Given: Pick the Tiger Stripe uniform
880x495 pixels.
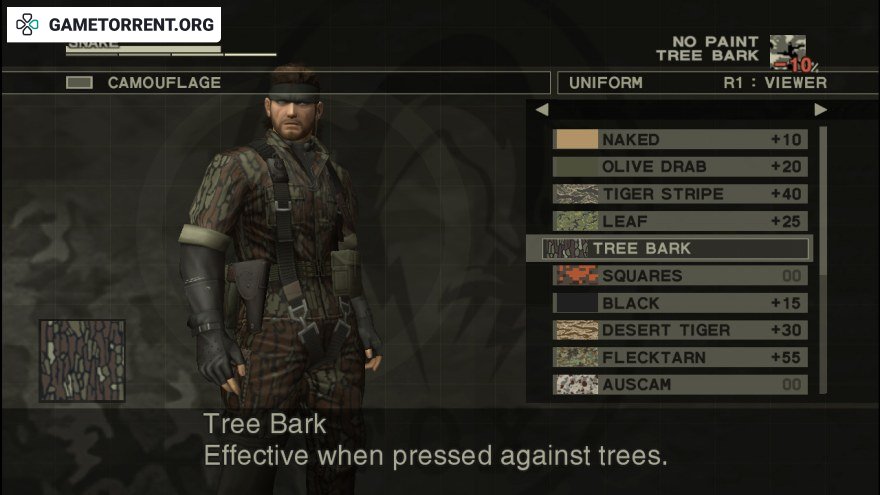Looking at the screenshot, I should click(680, 194).
